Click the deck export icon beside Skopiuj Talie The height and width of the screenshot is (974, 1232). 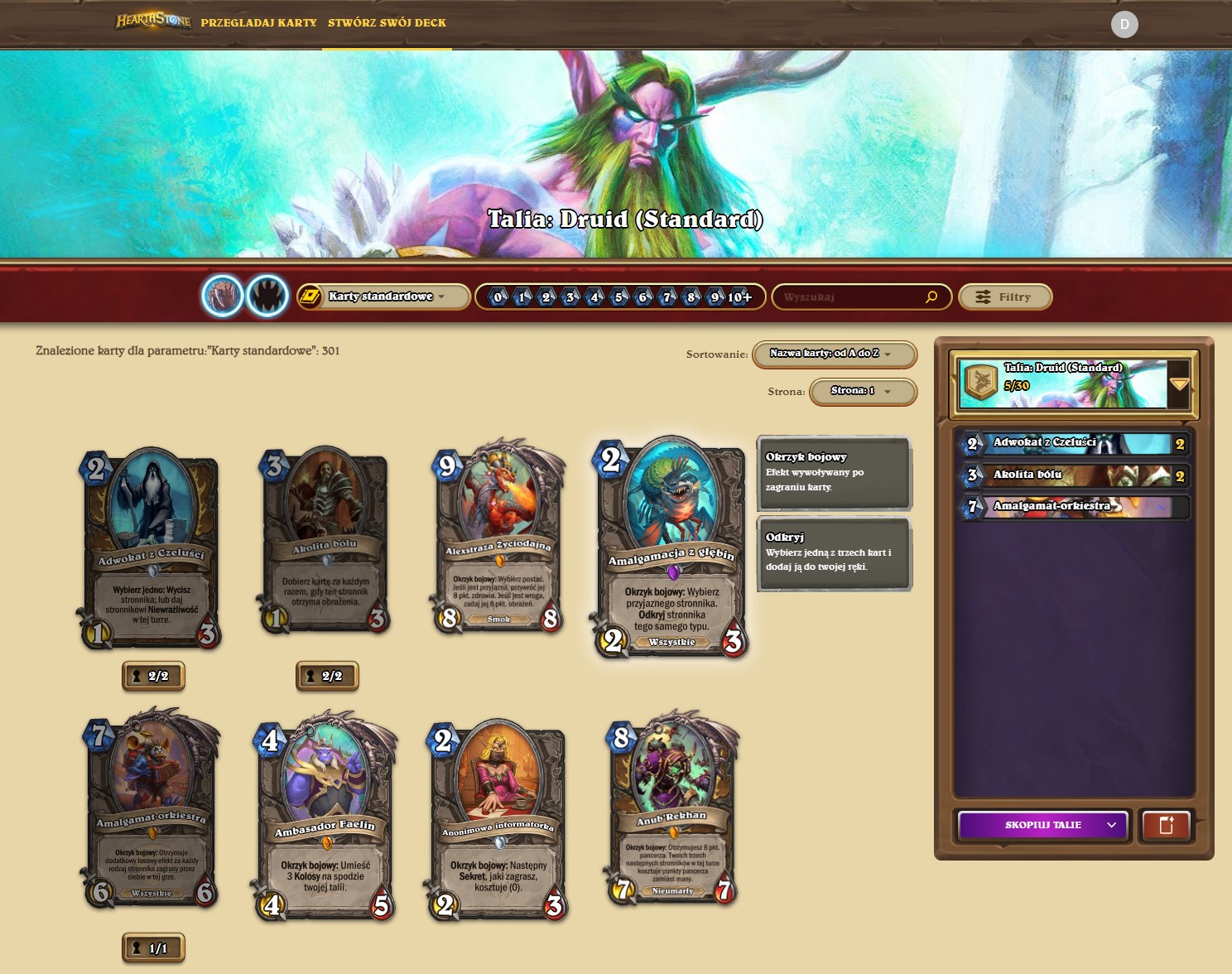tap(1166, 825)
